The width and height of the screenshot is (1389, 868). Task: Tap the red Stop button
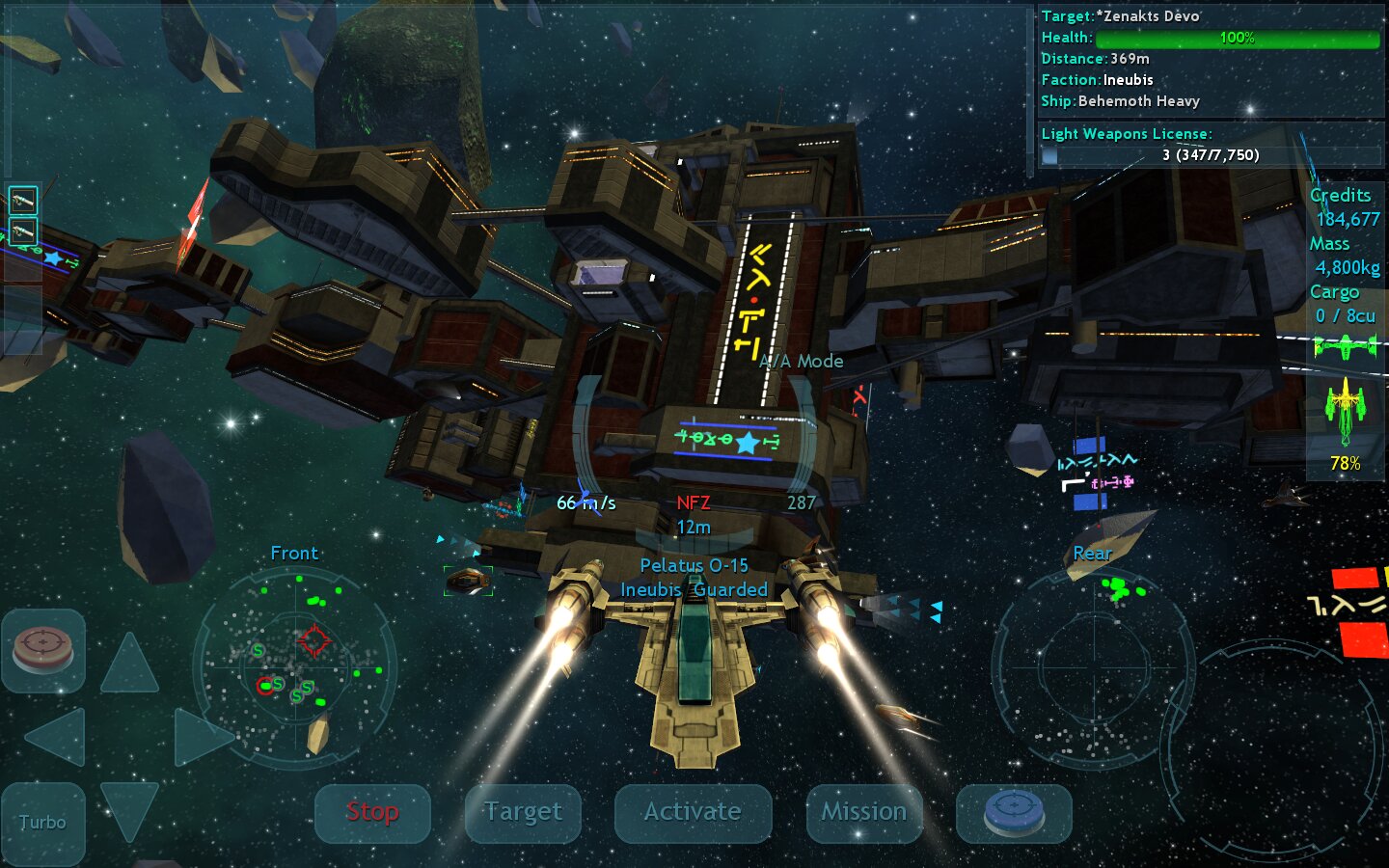point(372,813)
